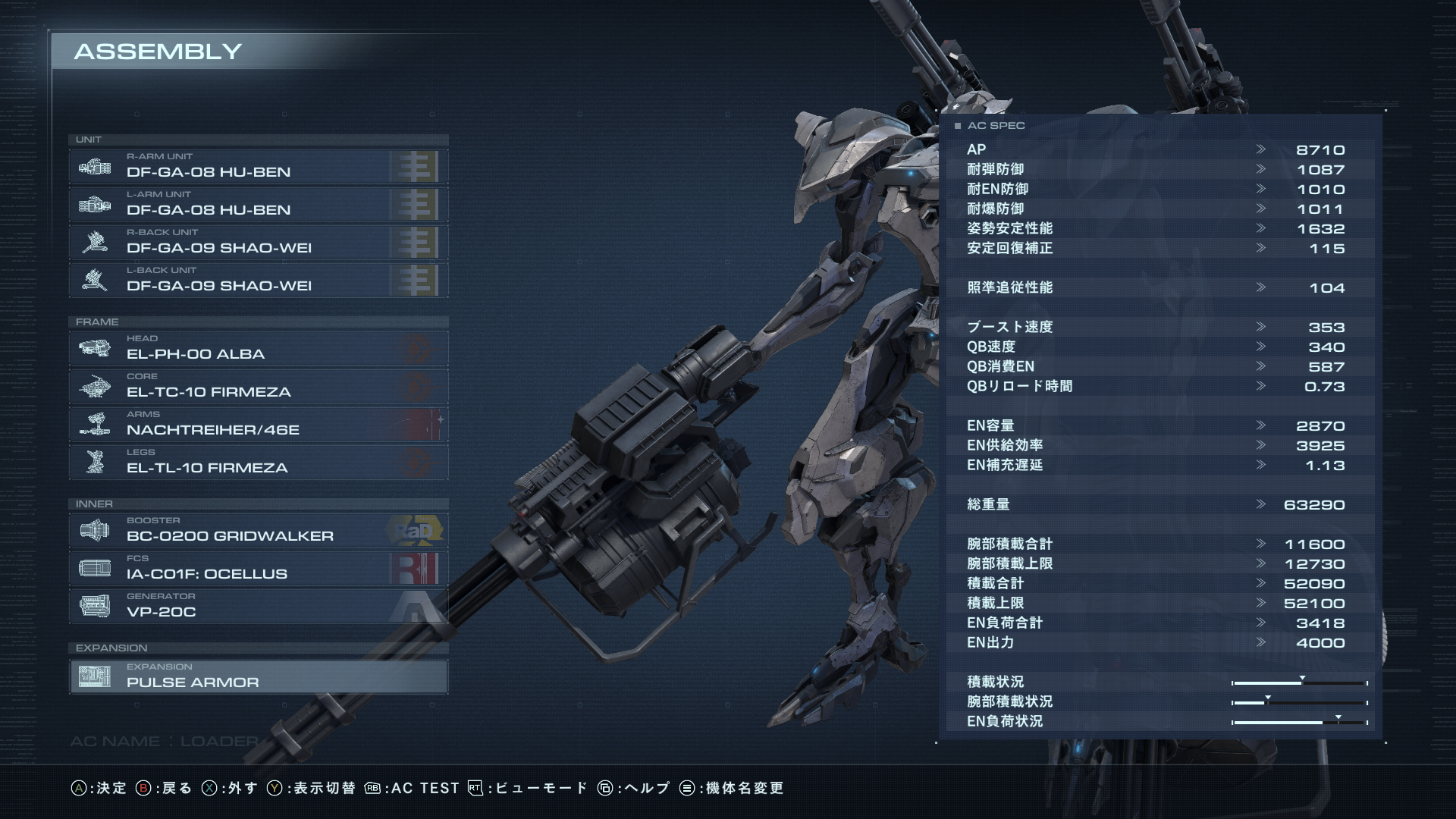Open the BOOSTER slot BC-0200 GRIDWALKER

click(258, 530)
